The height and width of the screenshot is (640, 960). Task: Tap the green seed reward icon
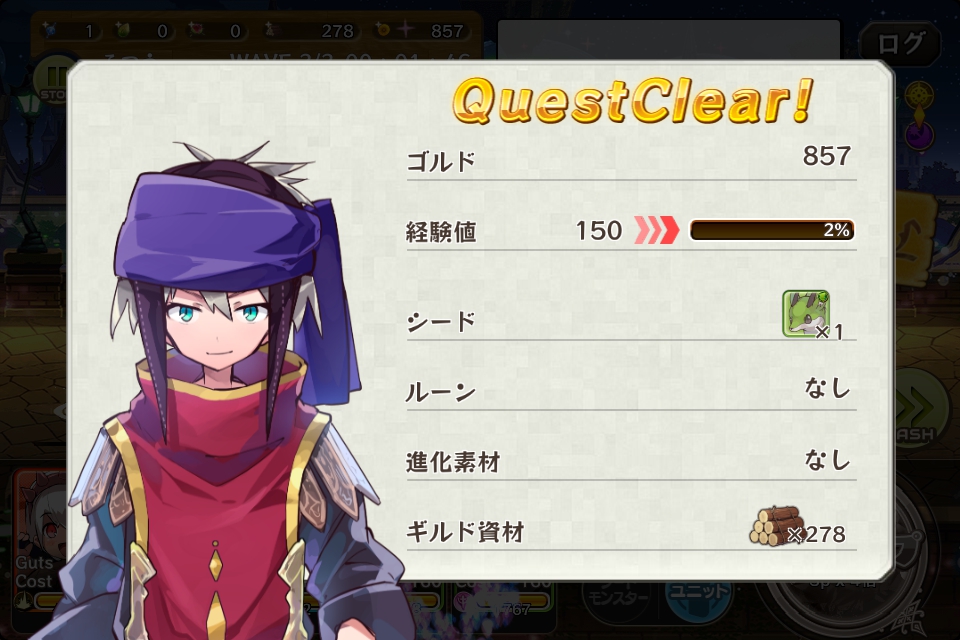coord(805,314)
